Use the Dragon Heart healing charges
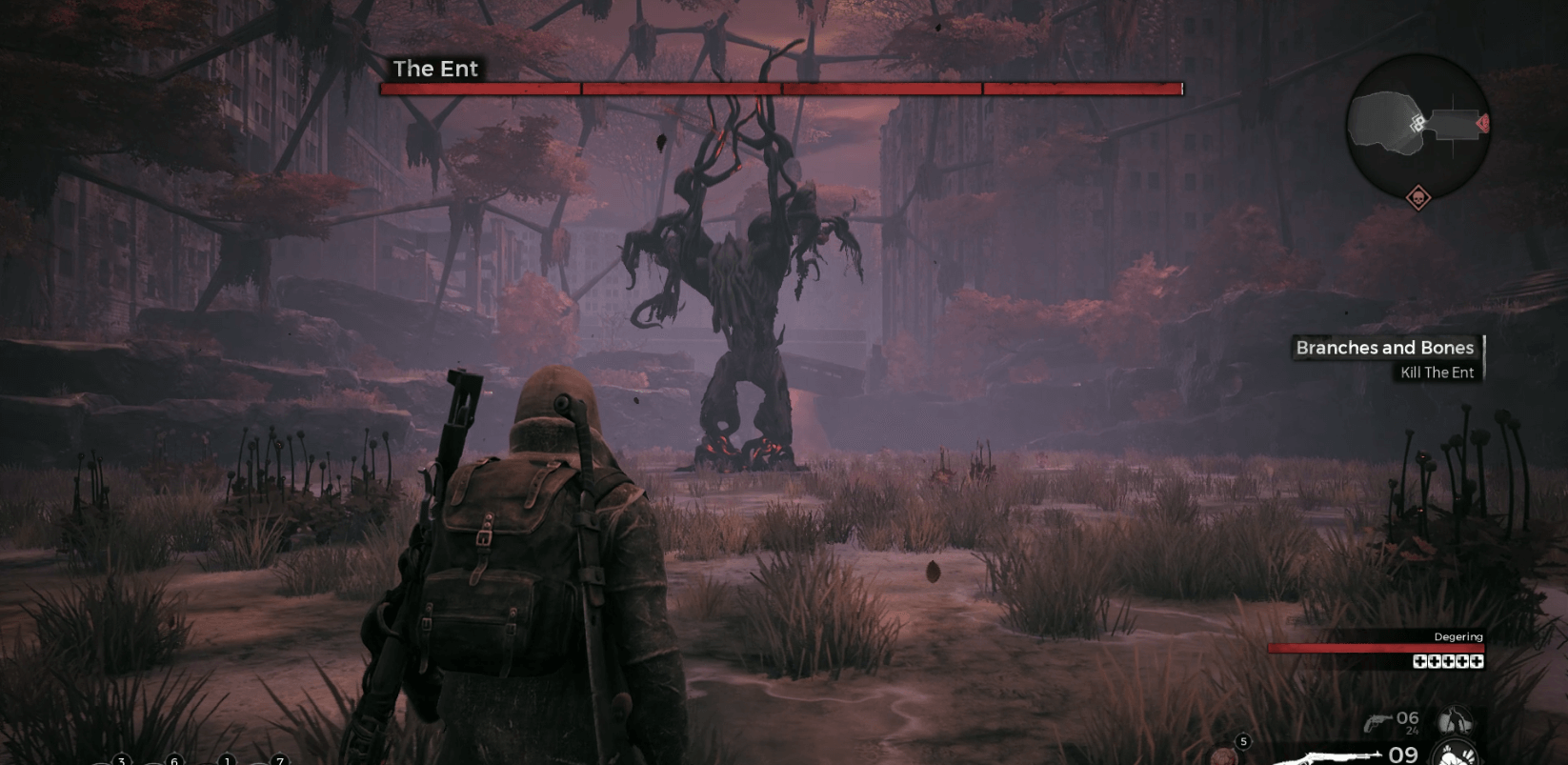The image size is (1568, 765). point(1448,661)
